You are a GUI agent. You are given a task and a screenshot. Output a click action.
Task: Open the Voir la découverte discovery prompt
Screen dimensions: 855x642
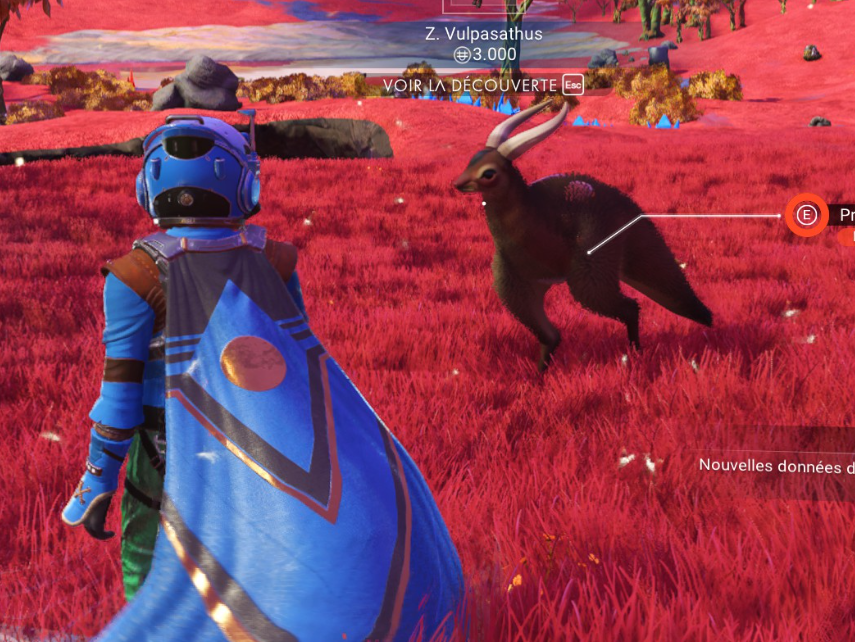pyautogui.click(x=482, y=85)
